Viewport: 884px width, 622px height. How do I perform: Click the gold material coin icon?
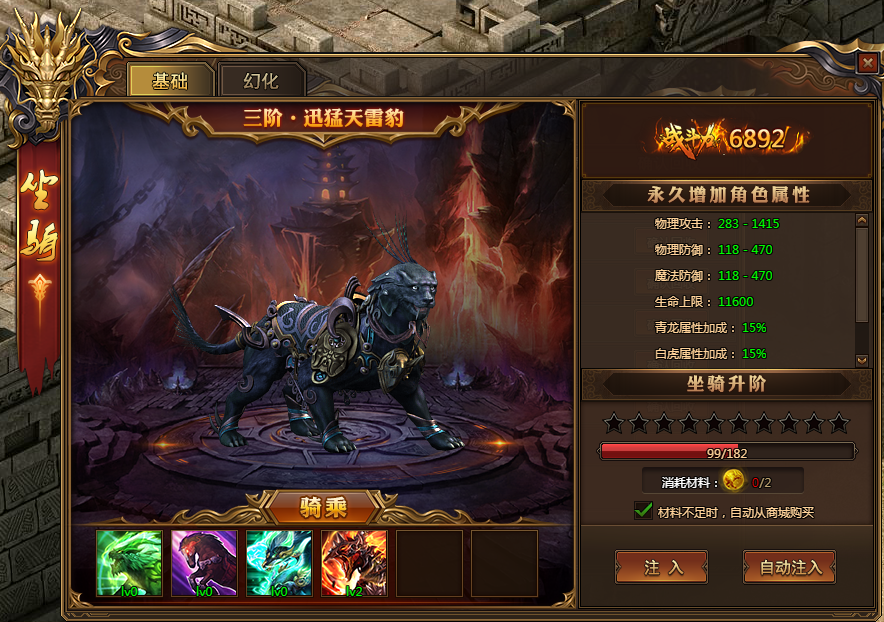(734, 481)
